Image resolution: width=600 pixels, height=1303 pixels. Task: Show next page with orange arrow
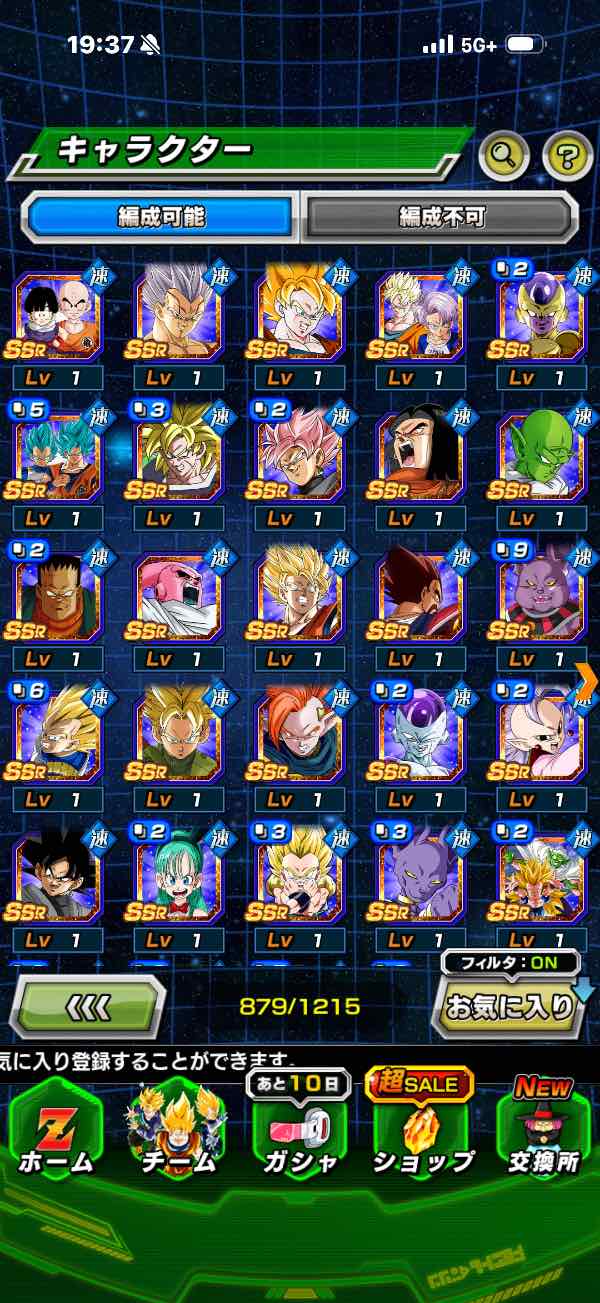click(587, 680)
